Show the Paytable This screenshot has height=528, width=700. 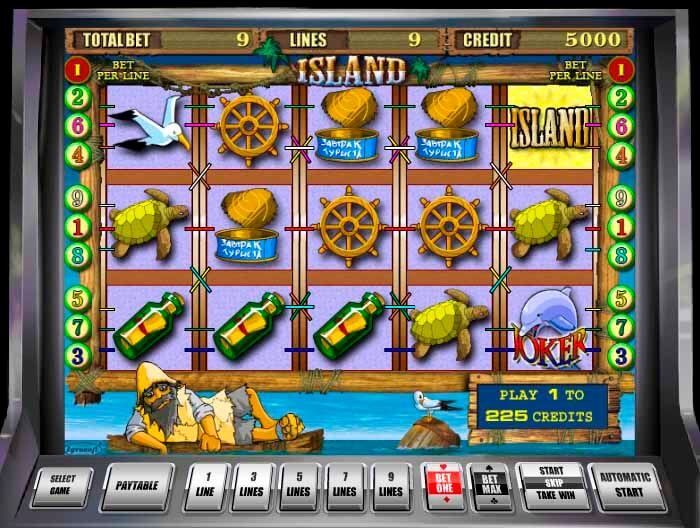137,486
